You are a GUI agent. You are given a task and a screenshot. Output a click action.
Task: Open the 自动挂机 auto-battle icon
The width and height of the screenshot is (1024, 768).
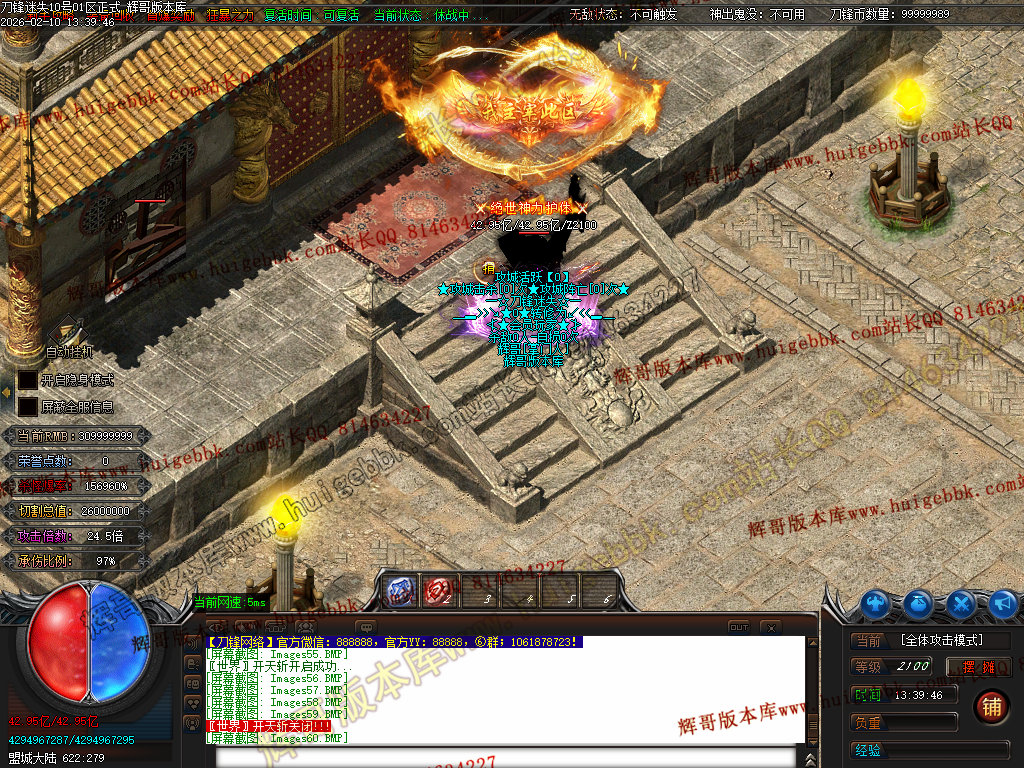67,331
